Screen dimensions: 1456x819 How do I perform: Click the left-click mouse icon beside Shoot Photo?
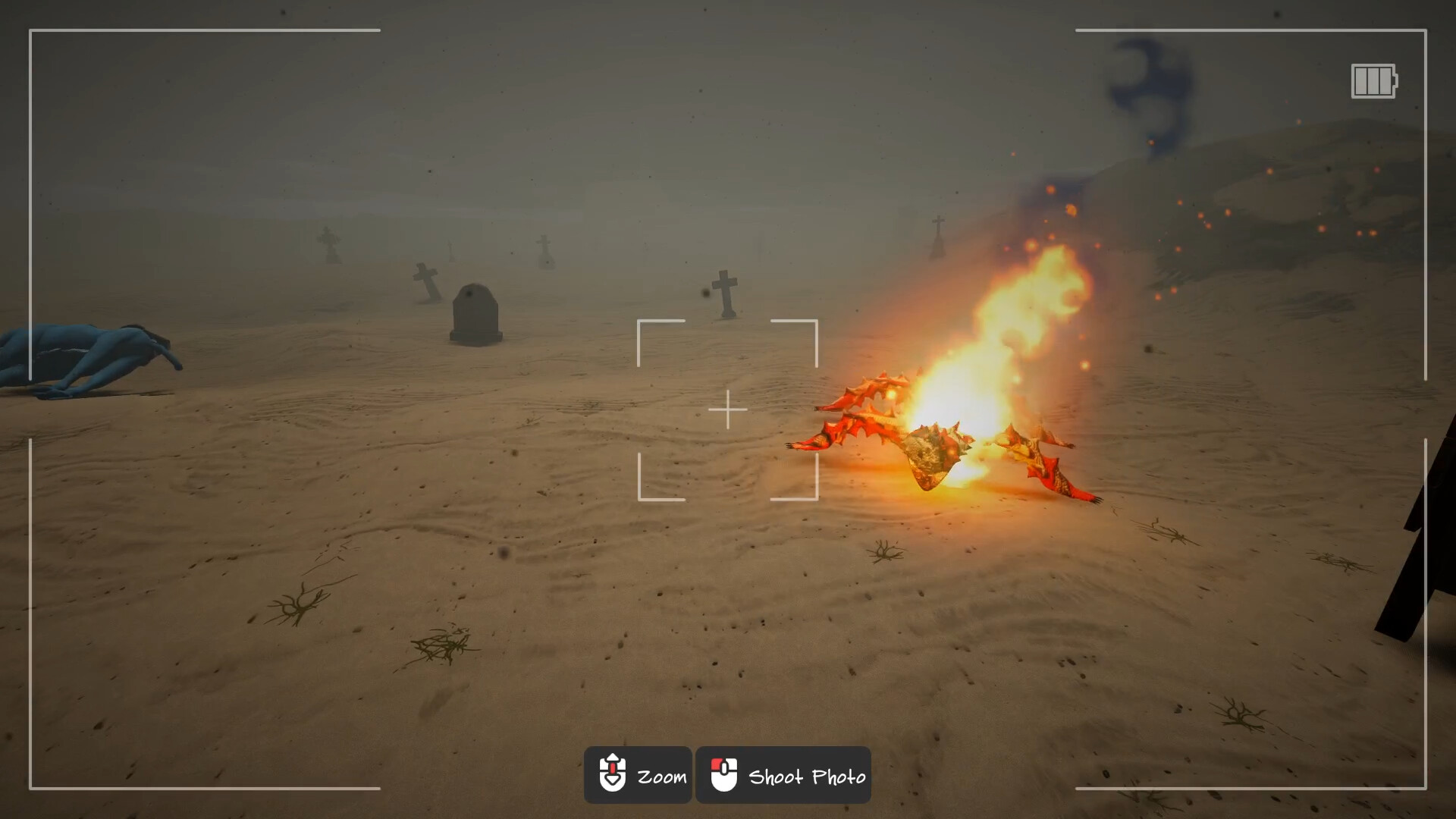726,775
